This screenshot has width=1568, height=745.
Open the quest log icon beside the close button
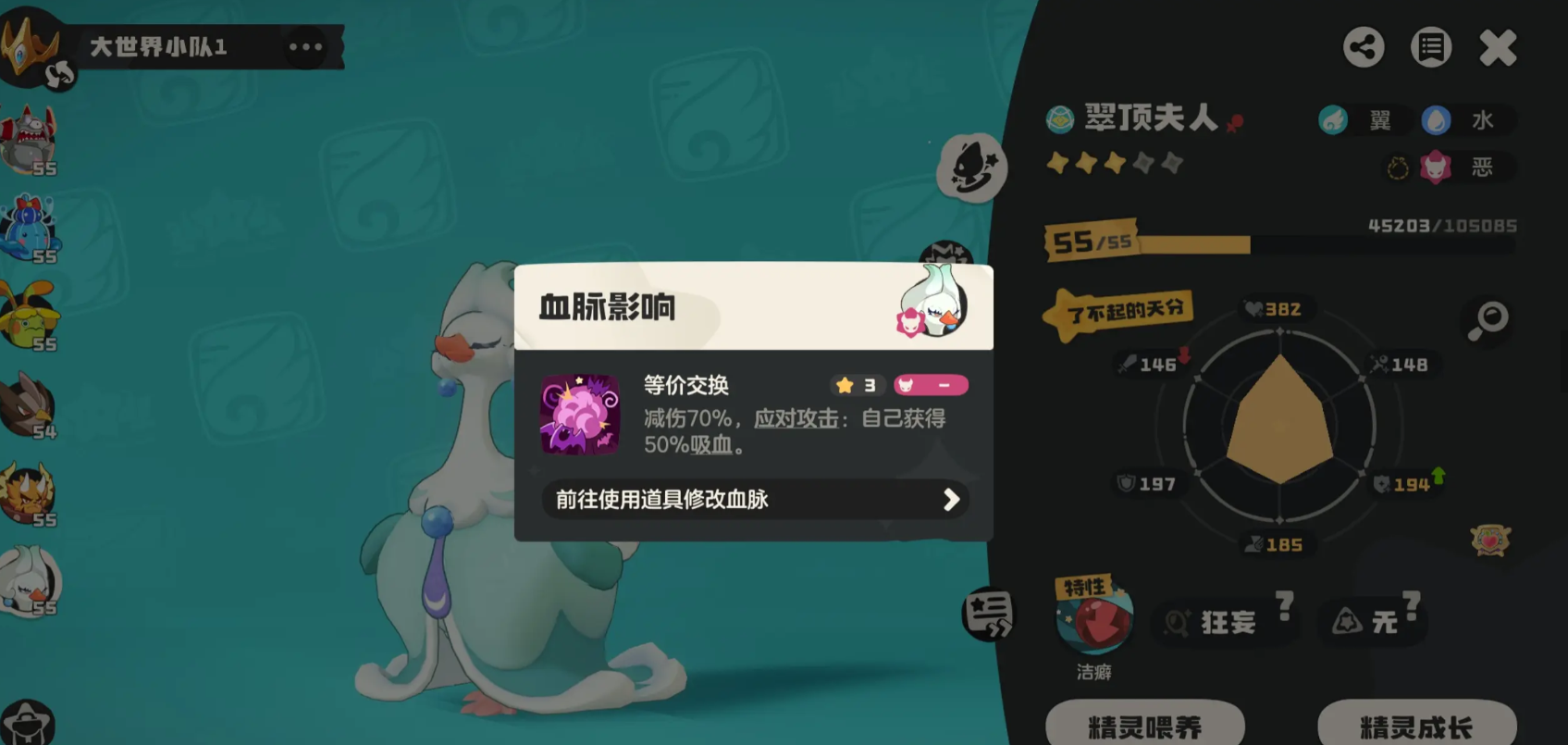click(x=1430, y=47)
